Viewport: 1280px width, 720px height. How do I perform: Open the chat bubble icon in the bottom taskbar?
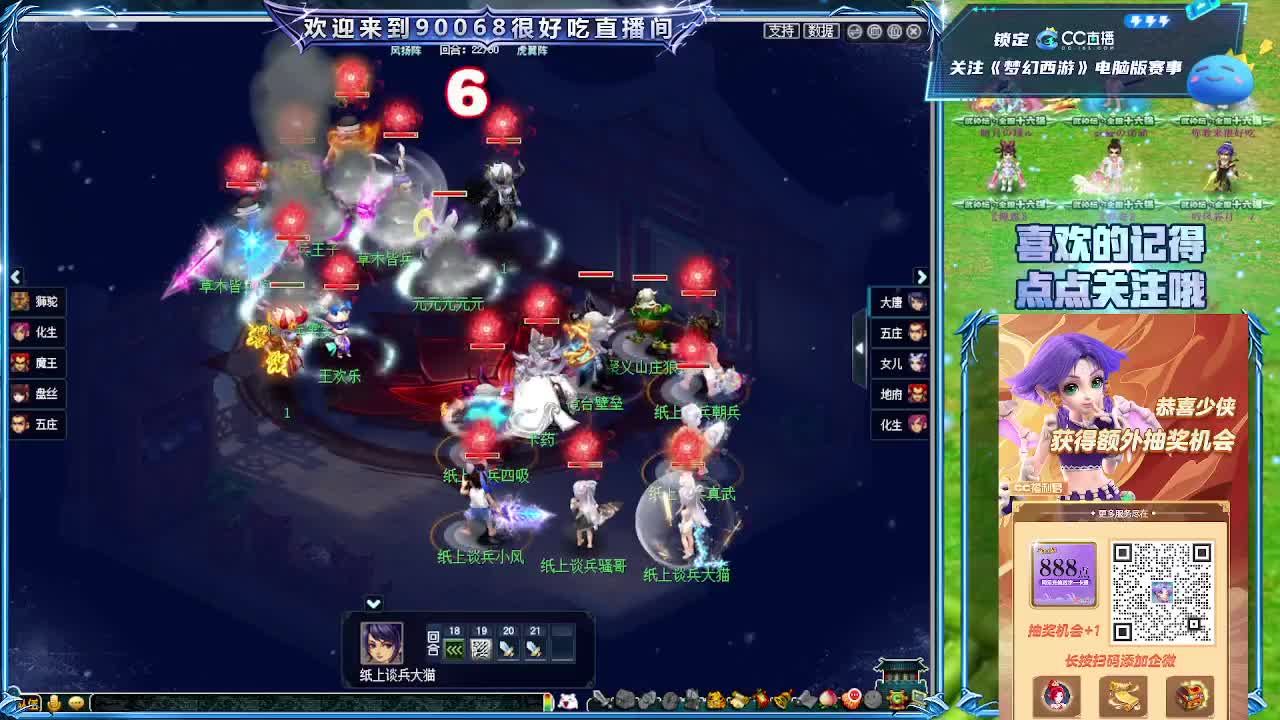77,703
